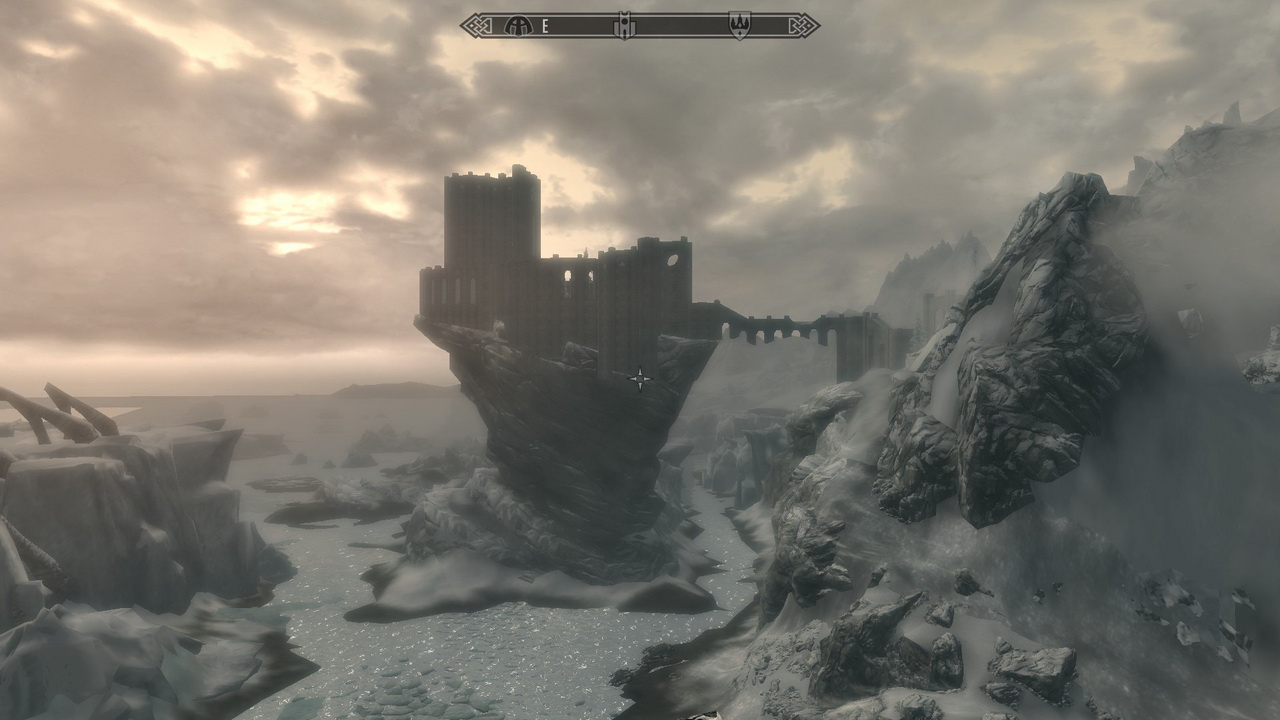Click the dome-shaped location marker on the compass
This screenshot has height=720, width=1280.
click(517, 25)
